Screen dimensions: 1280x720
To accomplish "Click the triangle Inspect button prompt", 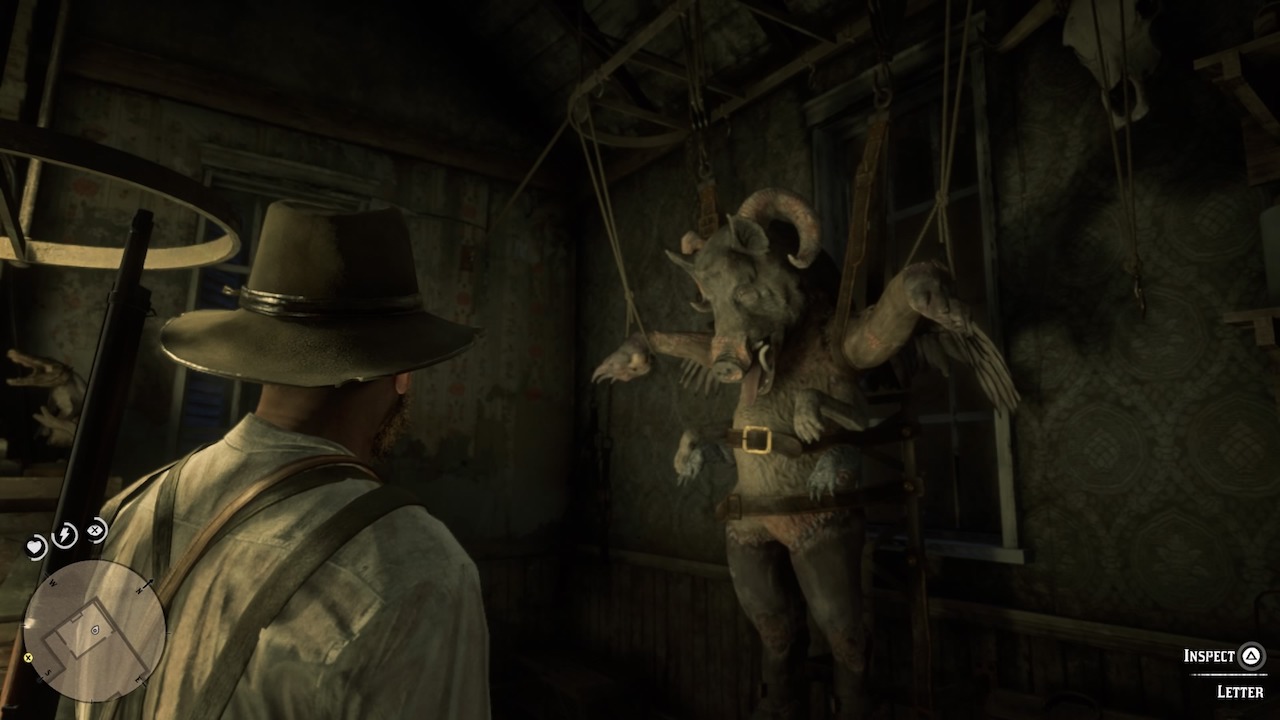I will coord(1252,656).
